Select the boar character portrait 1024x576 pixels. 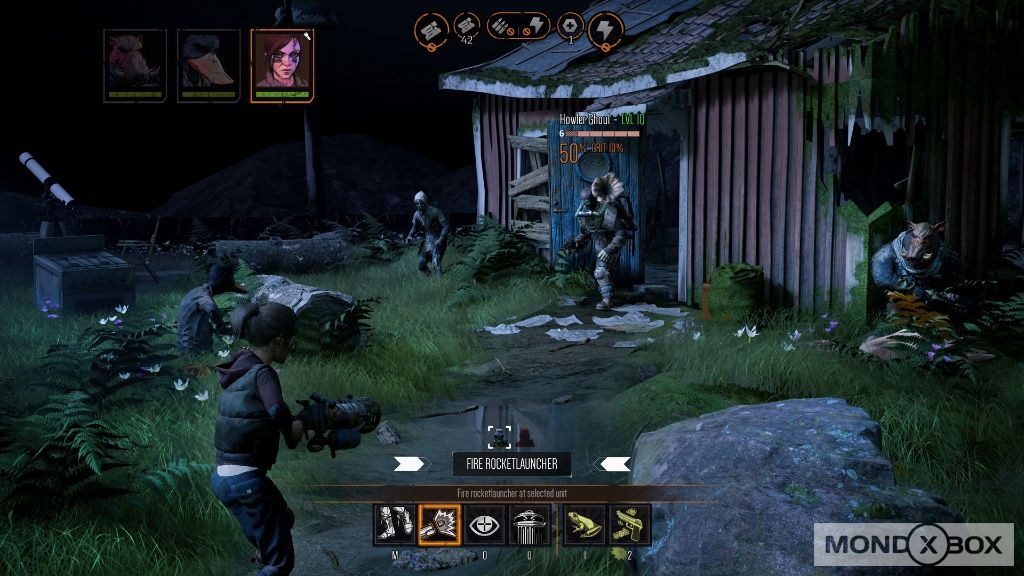134,63
